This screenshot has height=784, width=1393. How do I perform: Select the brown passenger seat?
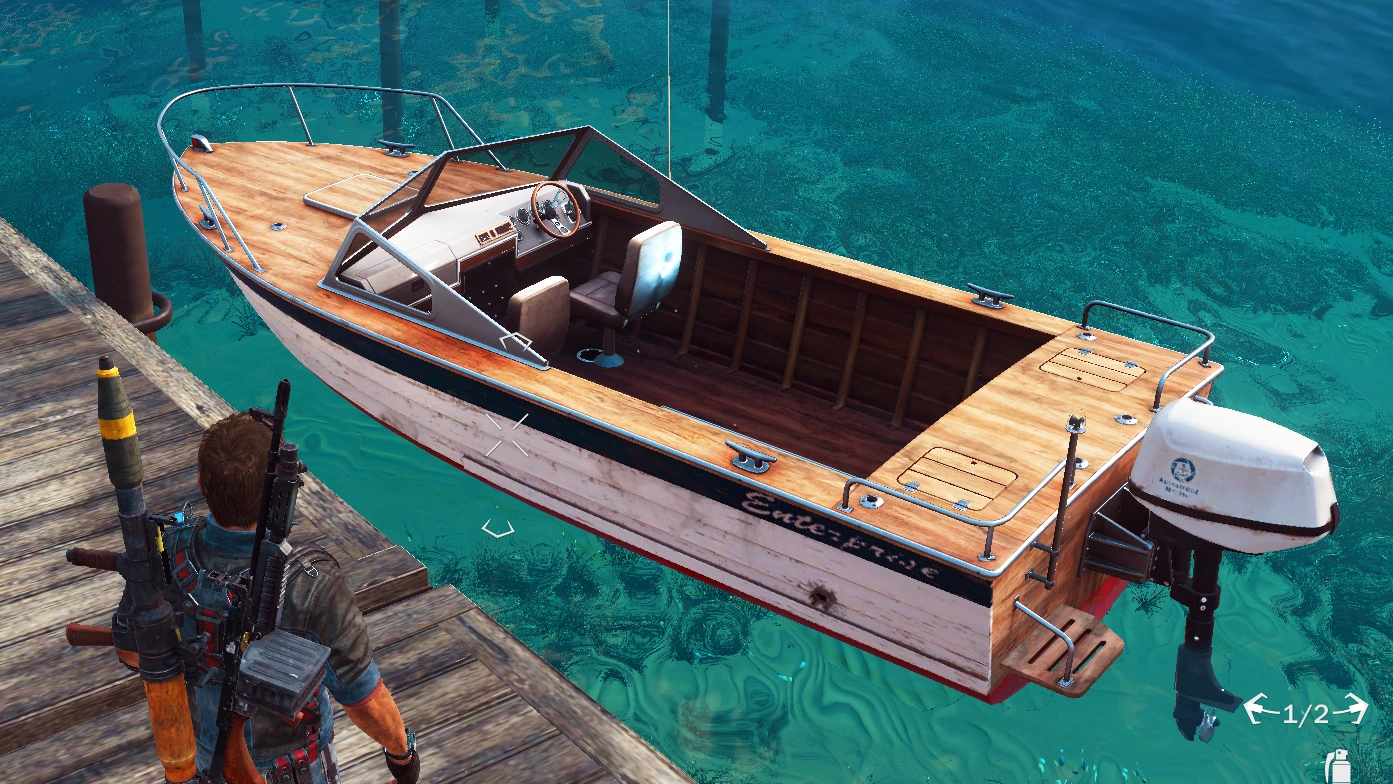(x=540, y=310)
